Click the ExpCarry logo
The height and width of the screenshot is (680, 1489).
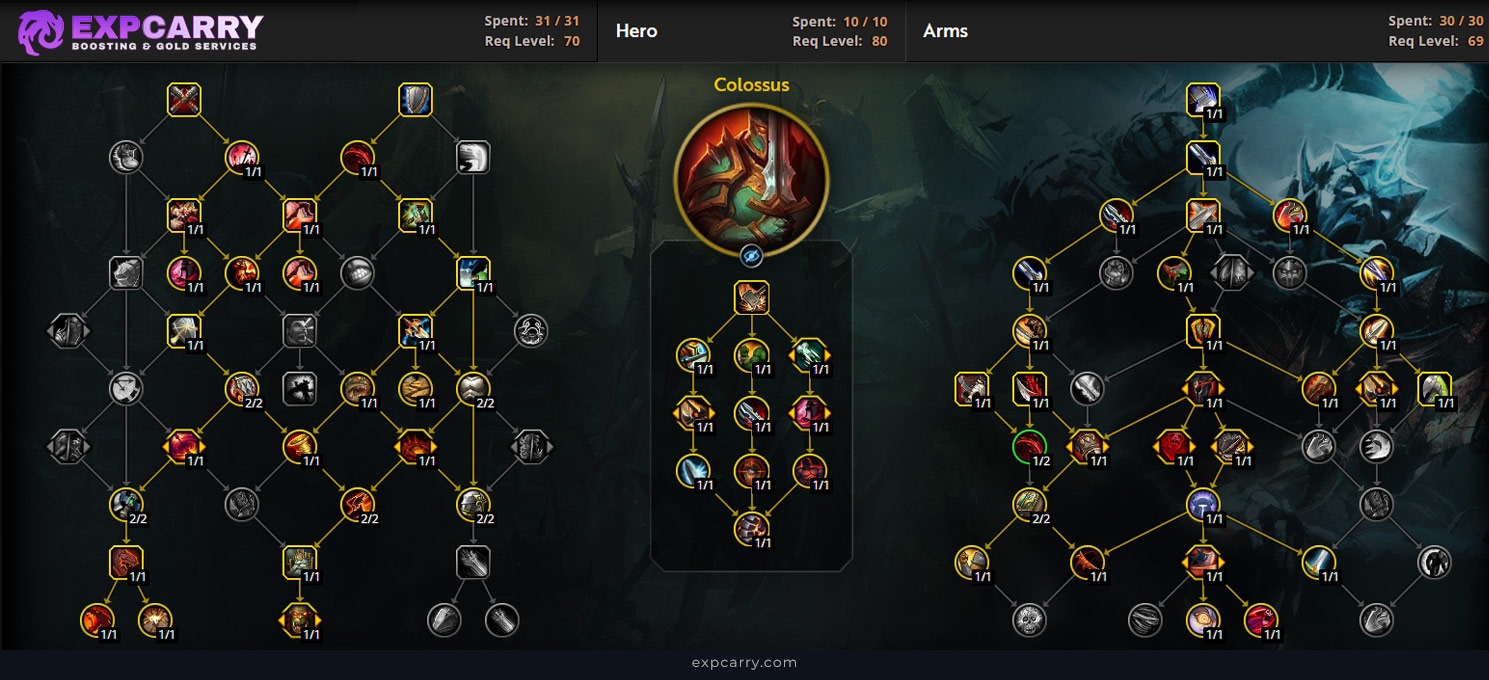(140, 32)
